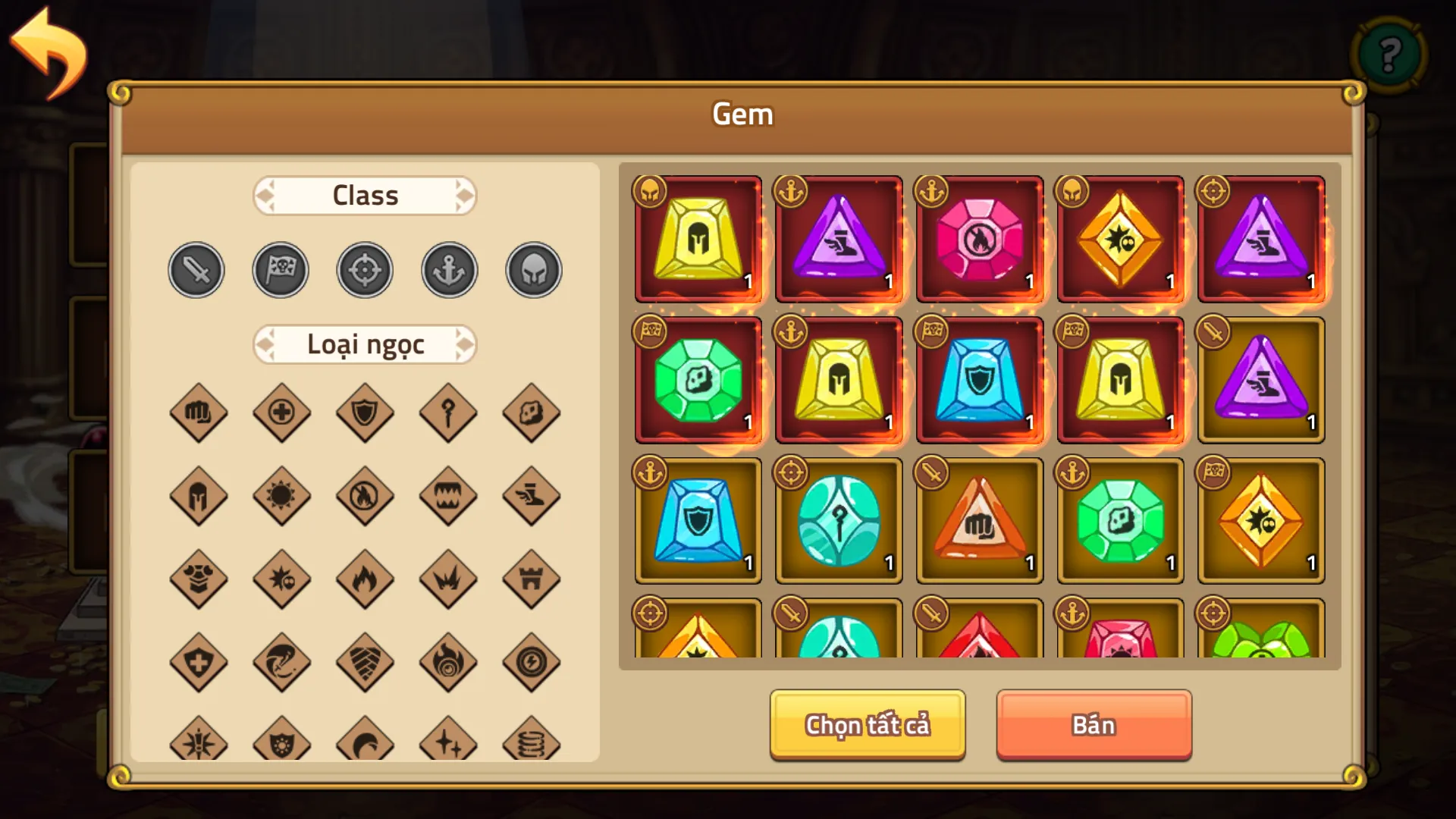1456x819 pixels.
Task: Click the help question mark button
Action: click(x=1389, y=55)
